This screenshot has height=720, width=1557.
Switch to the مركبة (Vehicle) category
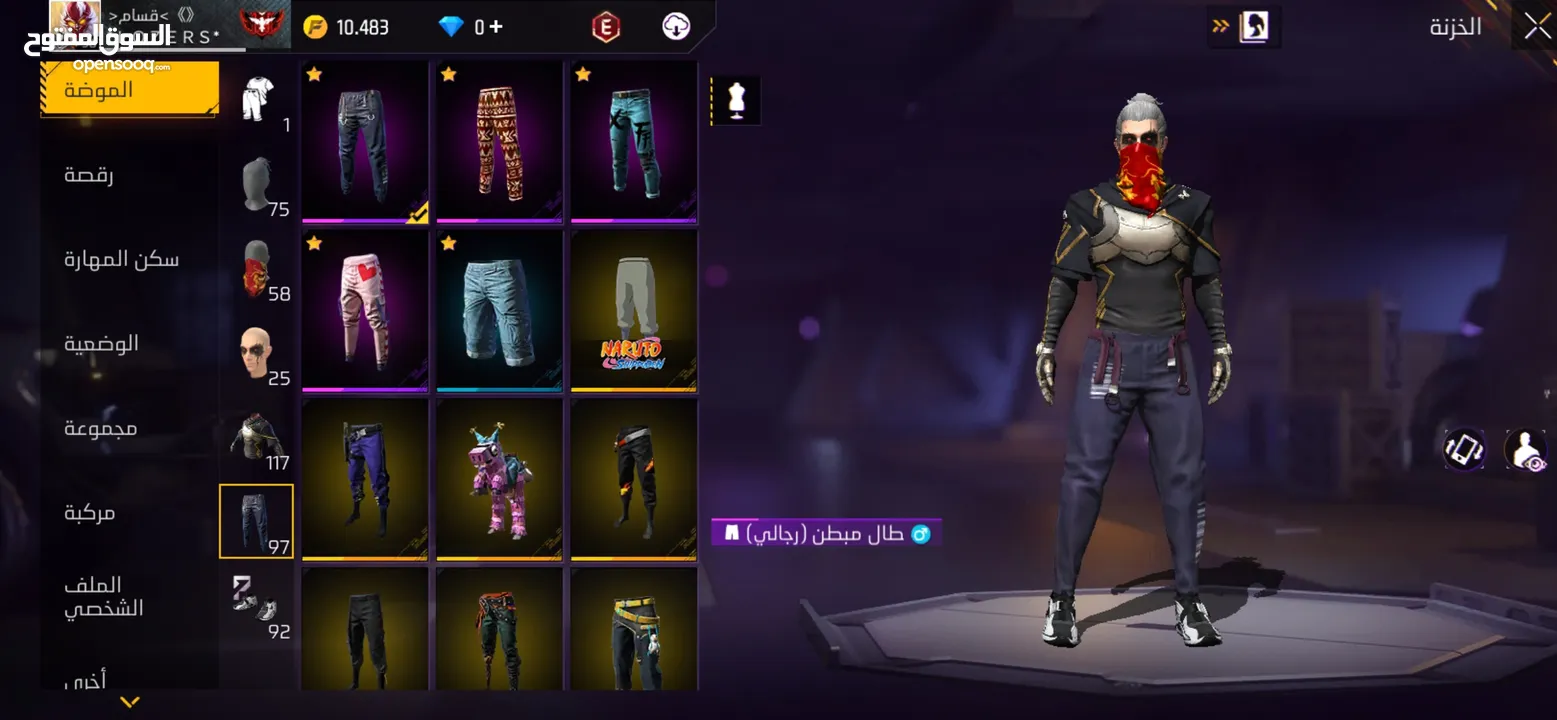coord(90,513)
